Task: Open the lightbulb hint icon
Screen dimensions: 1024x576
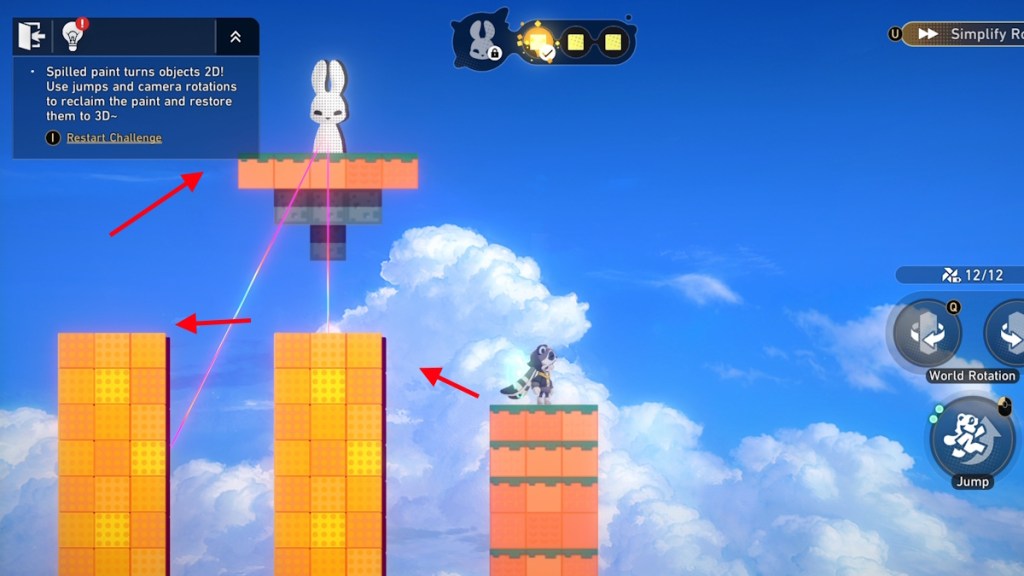Action: [72, 36]
